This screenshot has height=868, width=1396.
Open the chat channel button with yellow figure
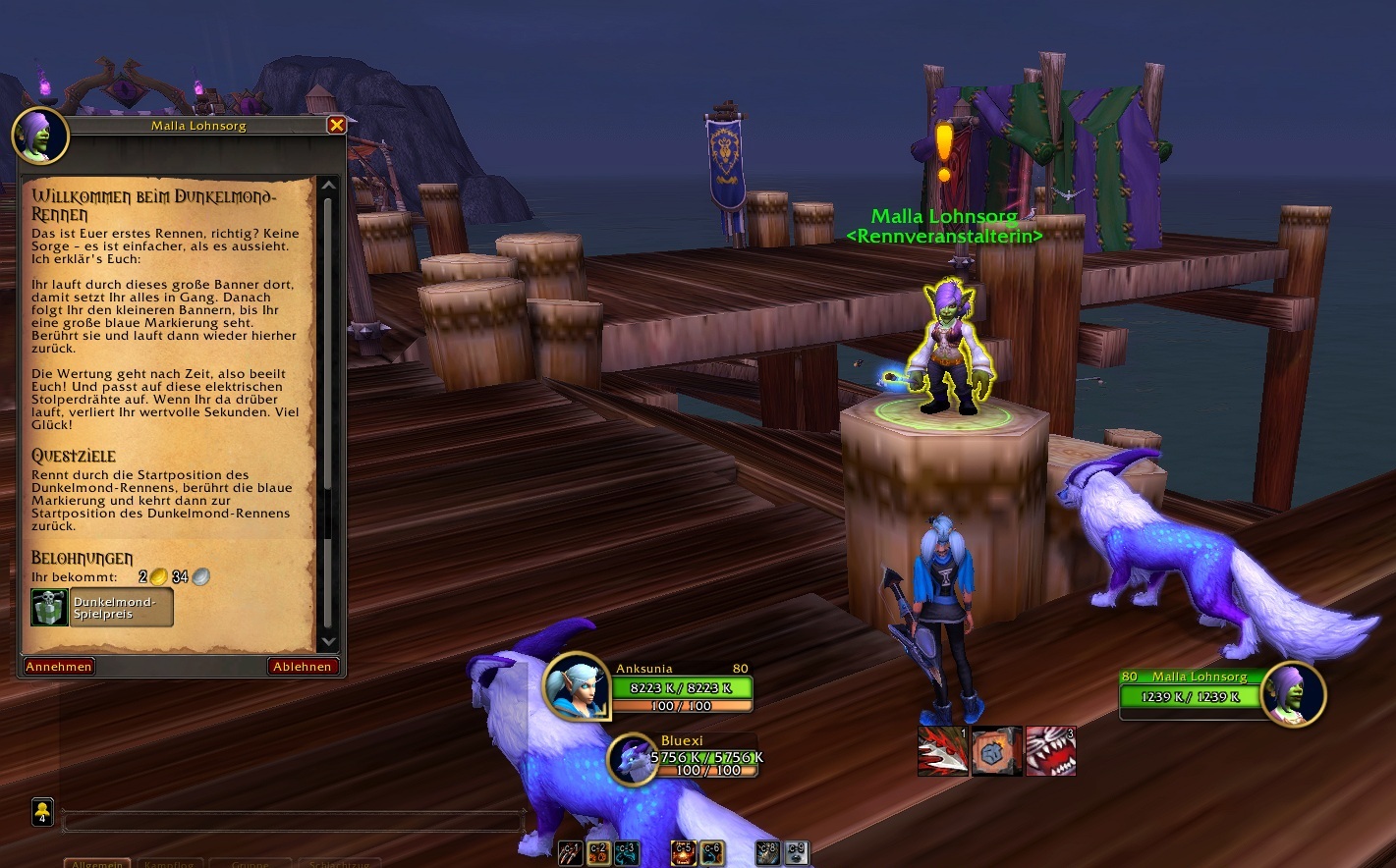(x=42, y=812)
